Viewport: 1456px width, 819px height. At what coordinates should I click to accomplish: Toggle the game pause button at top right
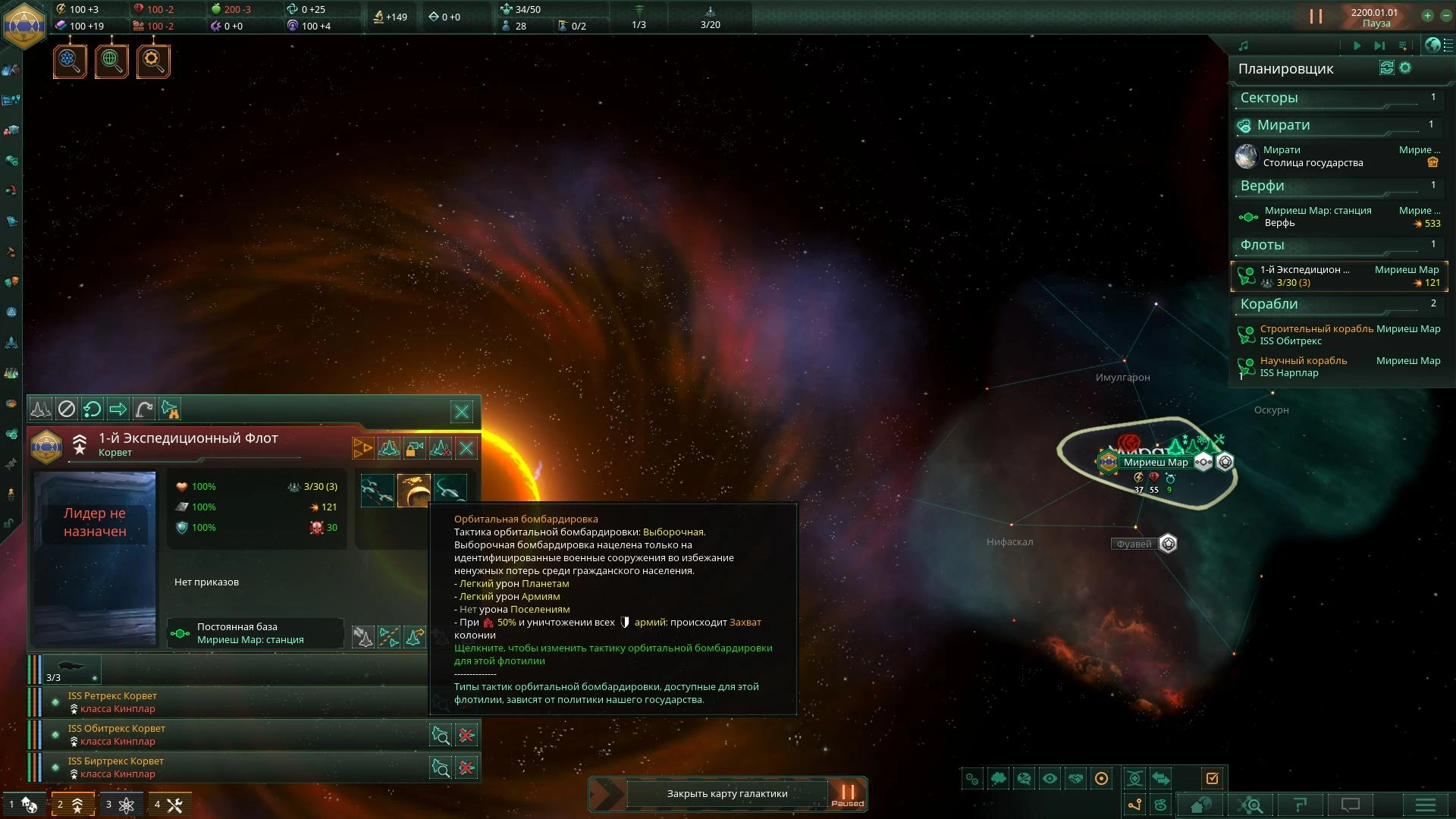[x=1316, y=15]
